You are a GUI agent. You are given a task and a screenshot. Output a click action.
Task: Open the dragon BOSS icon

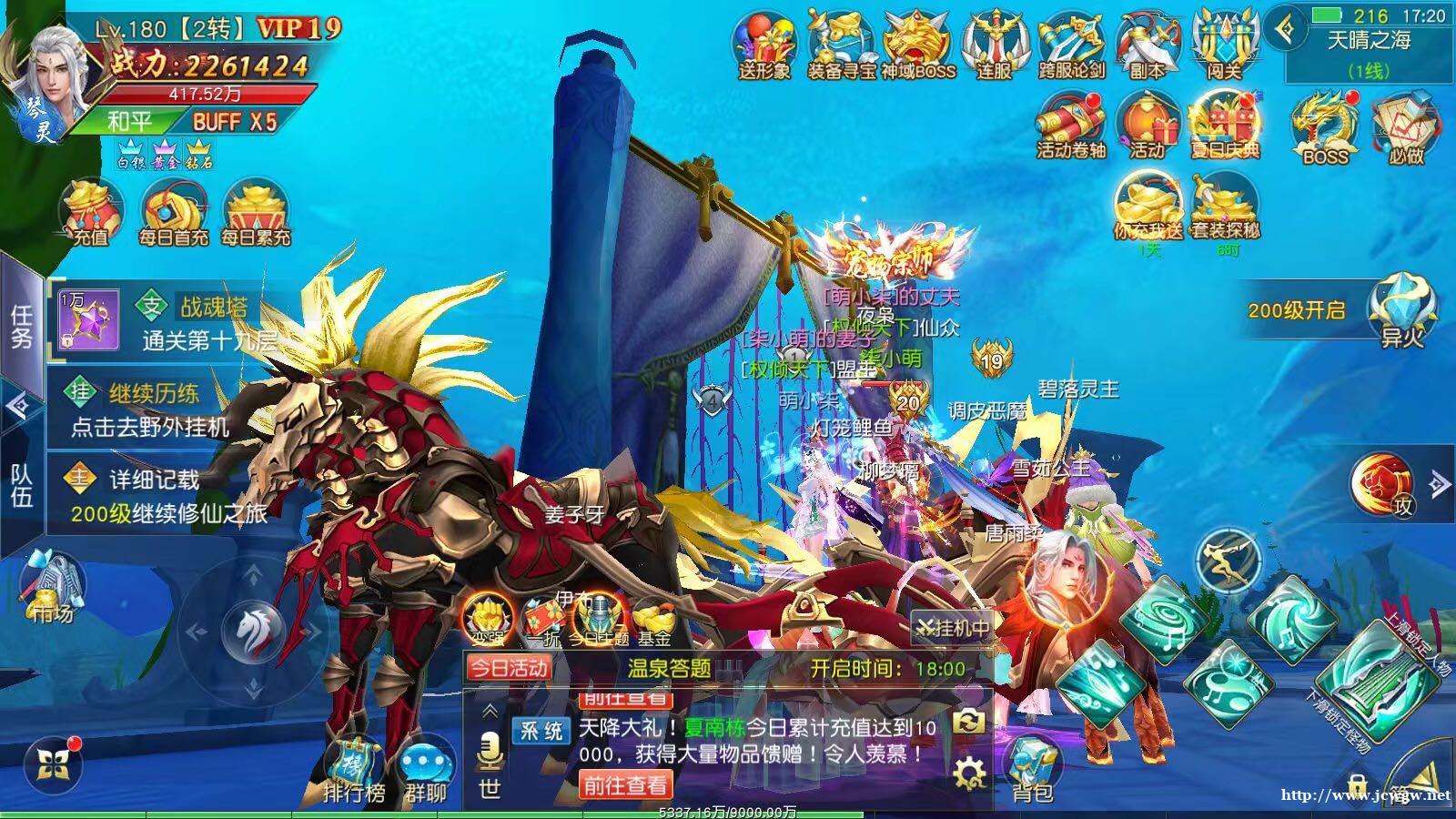pyautogui.click(x=1325, y=127)
